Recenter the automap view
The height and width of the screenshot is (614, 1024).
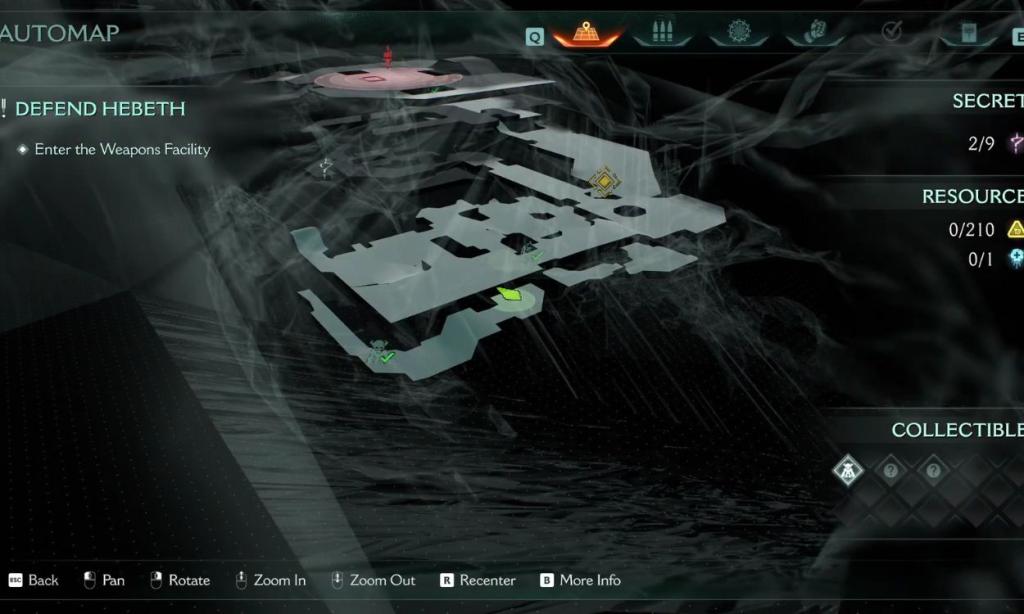point(478,580)
